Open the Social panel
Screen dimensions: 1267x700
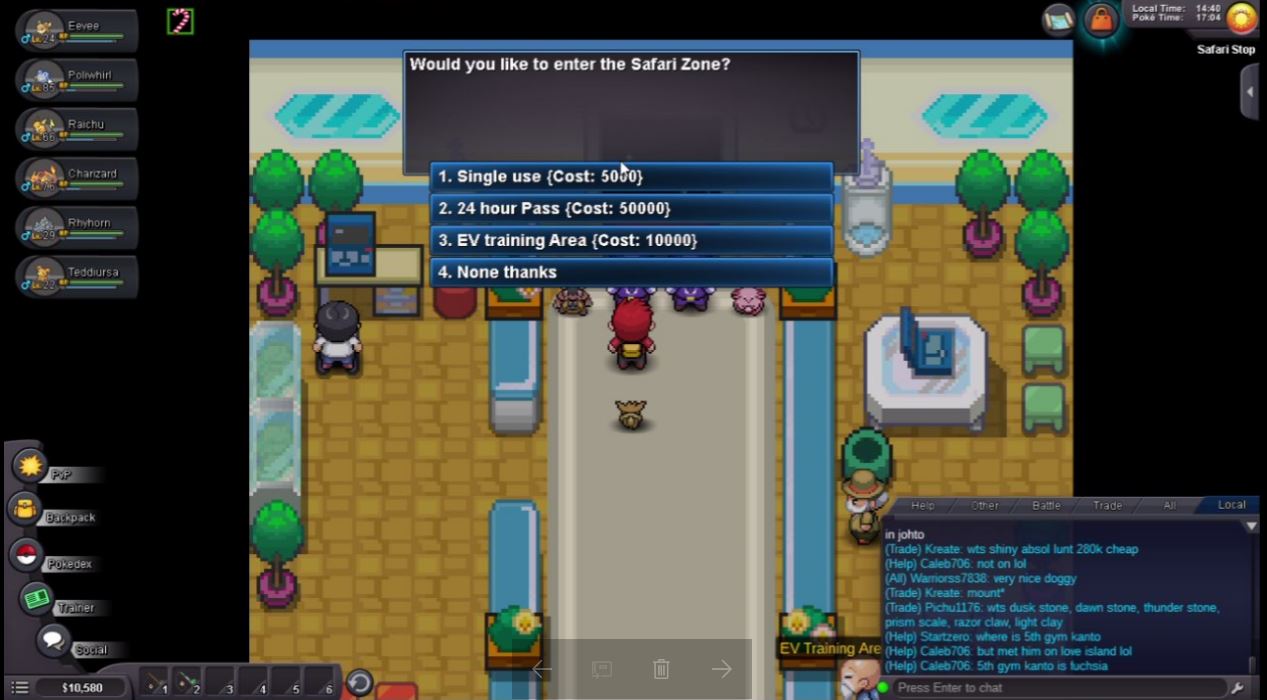tap(53, 641)
